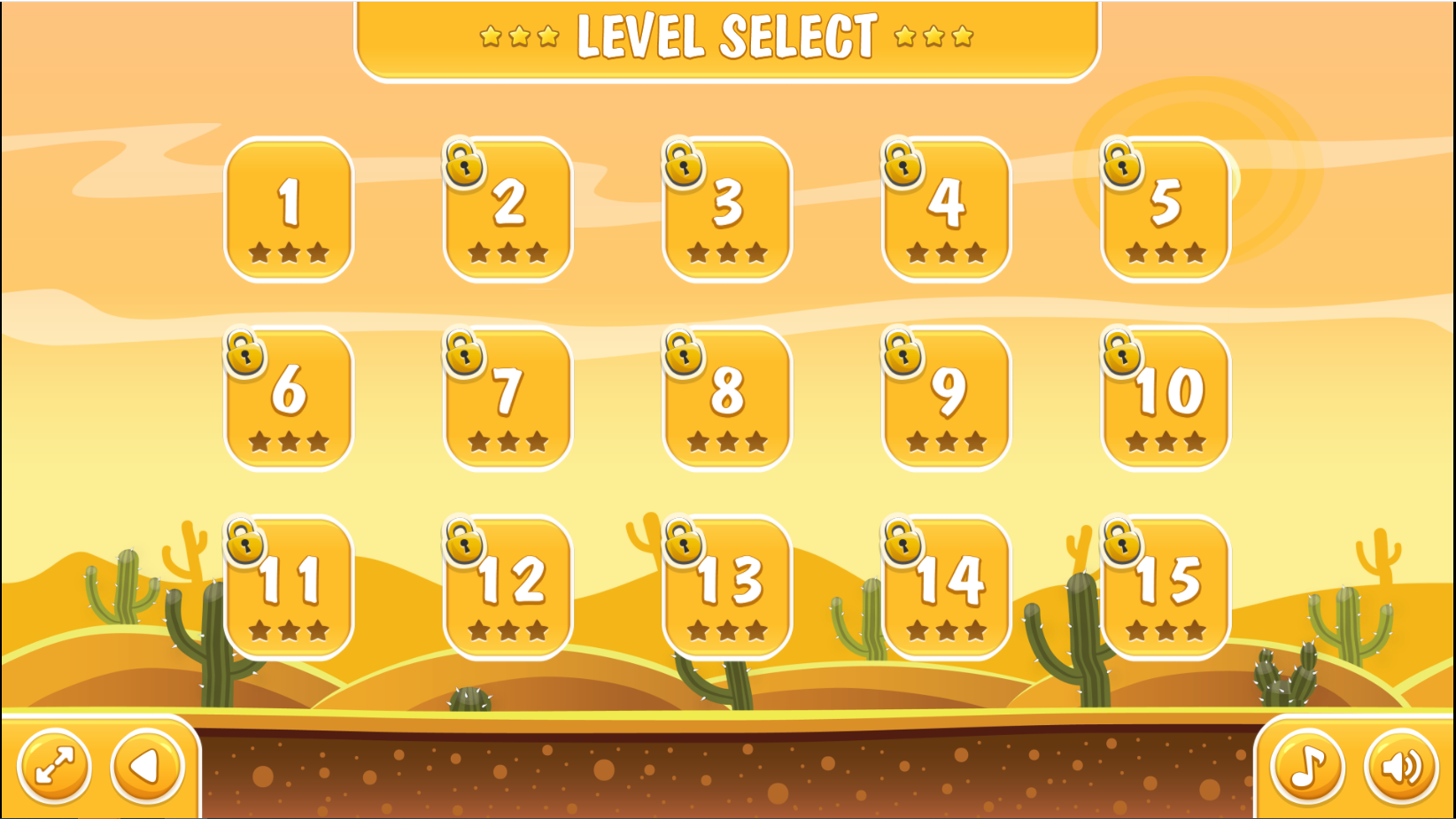Choose the level 6 tile
Image resolution: width=1456 pixels, height=819 pixels.
pos(289,398)
